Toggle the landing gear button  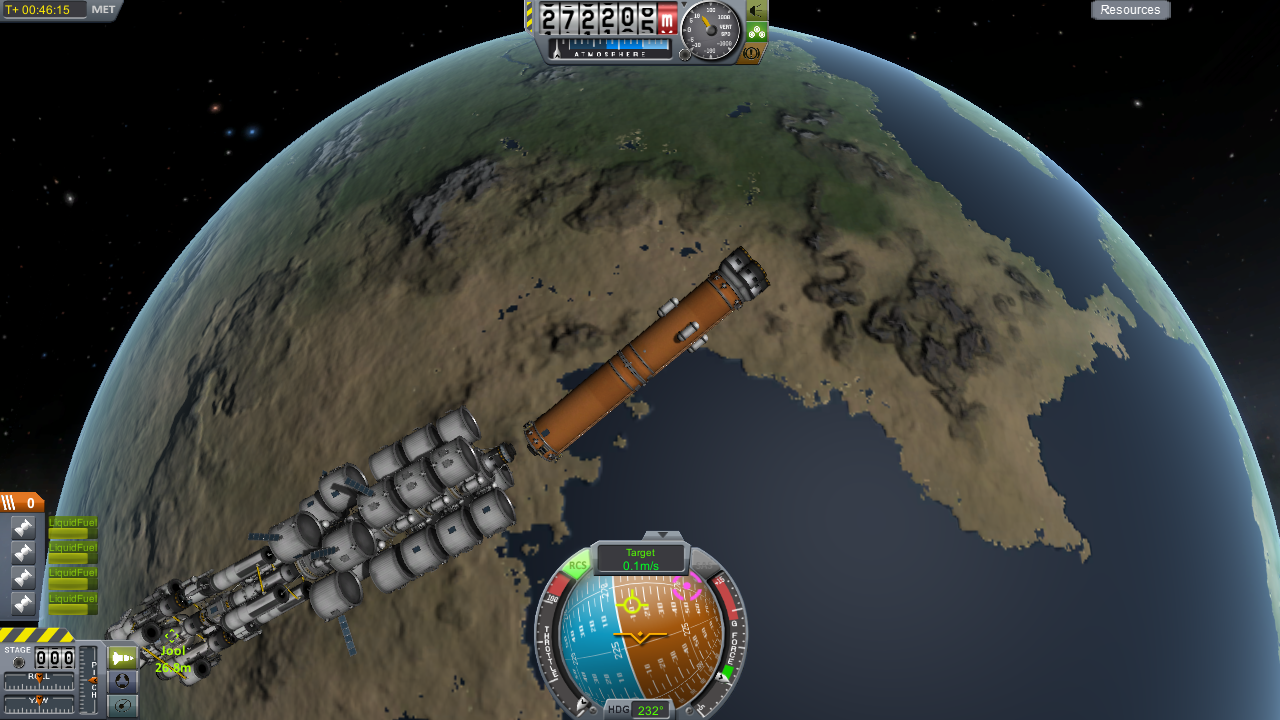pos(757,32)
